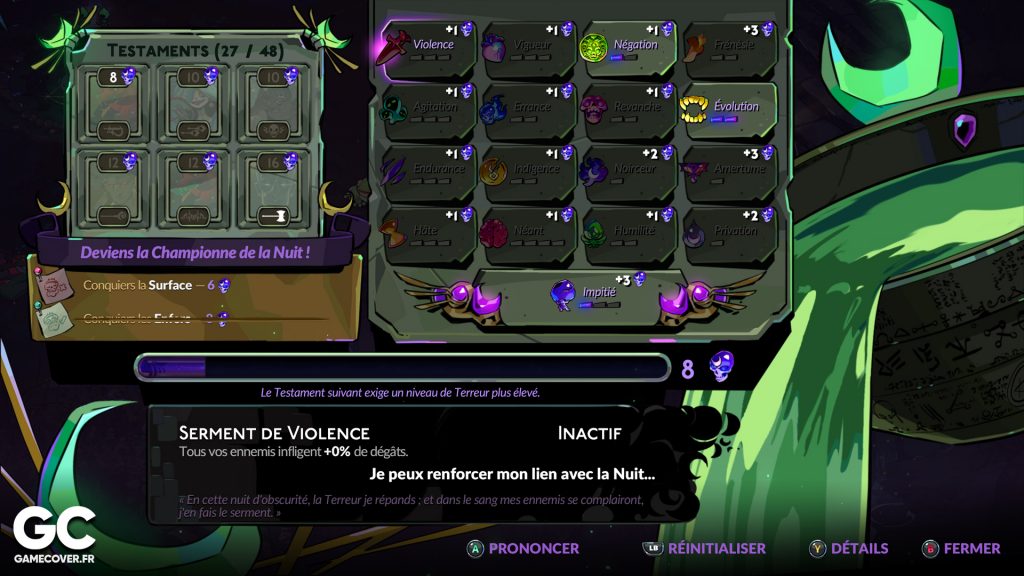Choose the Vigueur vow
Image resolution: width=1024 pixels, height=576 pixels.
point(526,48)
